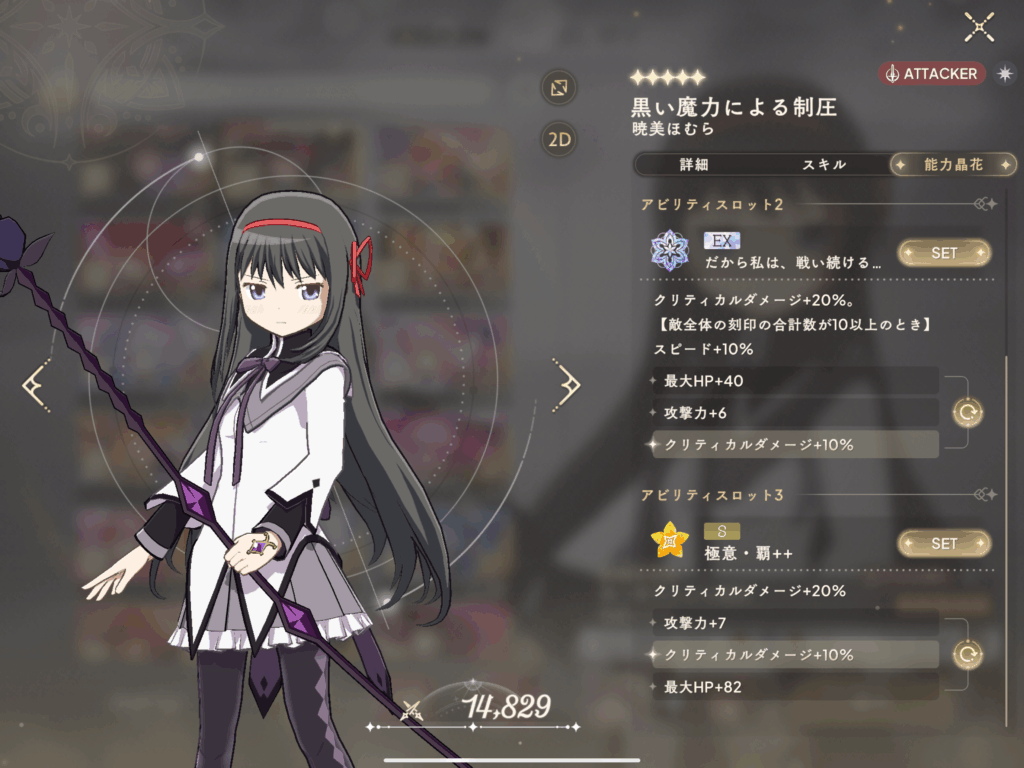Viewport: 1024px width, 768px height.
Task: Close the character screen with the X
Action: [x=978, y=27]
